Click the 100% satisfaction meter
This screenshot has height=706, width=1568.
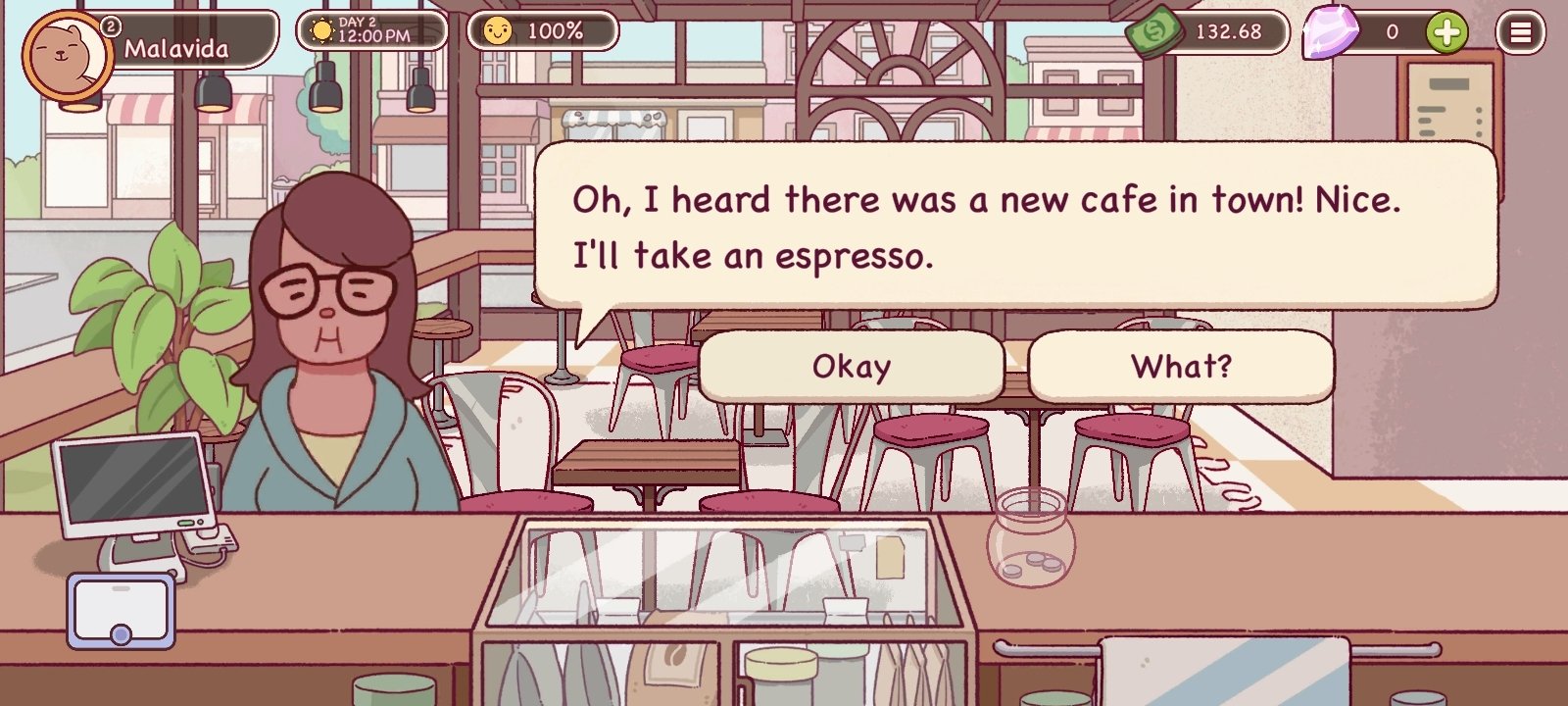(544, 31)
